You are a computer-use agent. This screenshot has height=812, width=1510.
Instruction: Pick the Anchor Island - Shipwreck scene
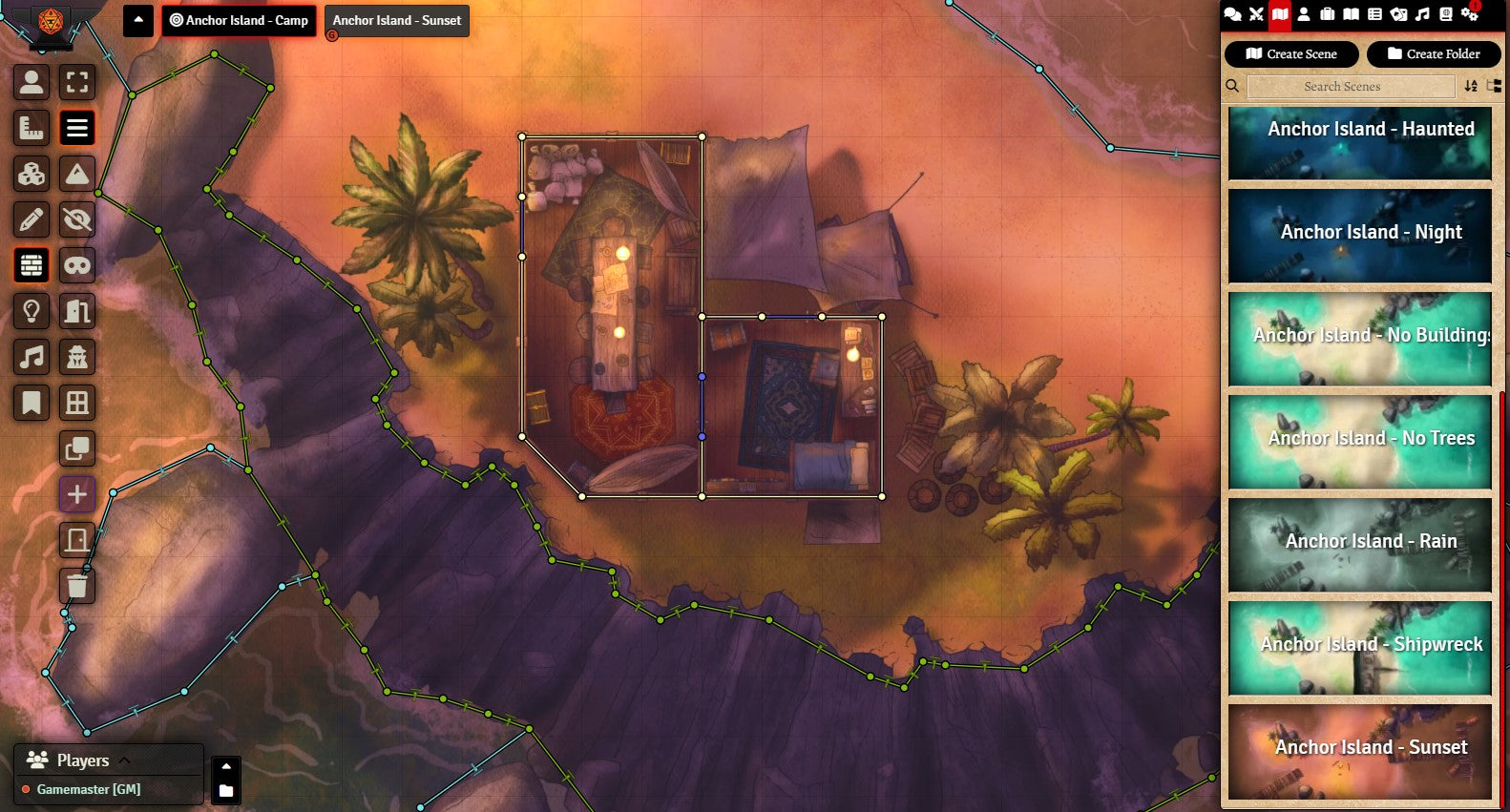tap(1359, 648)
